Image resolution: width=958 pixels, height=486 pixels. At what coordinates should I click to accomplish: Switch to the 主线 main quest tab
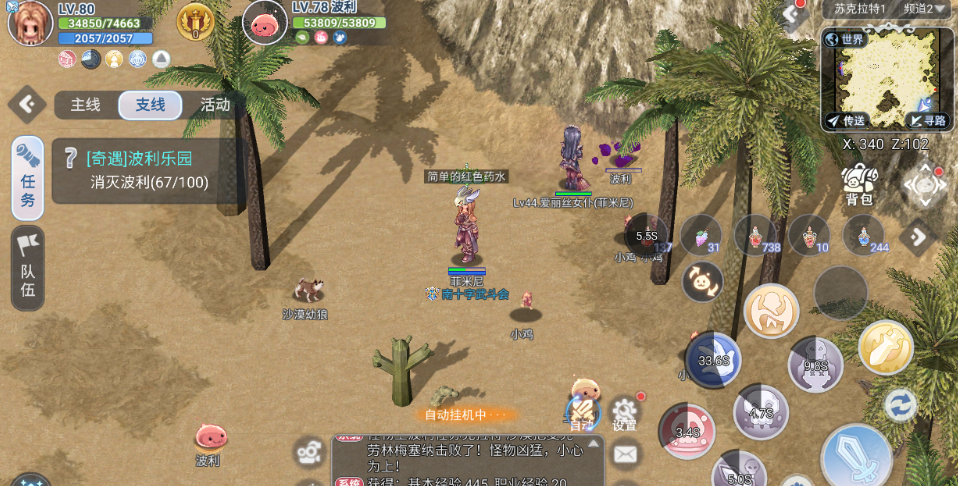click(x=85, y=105)
